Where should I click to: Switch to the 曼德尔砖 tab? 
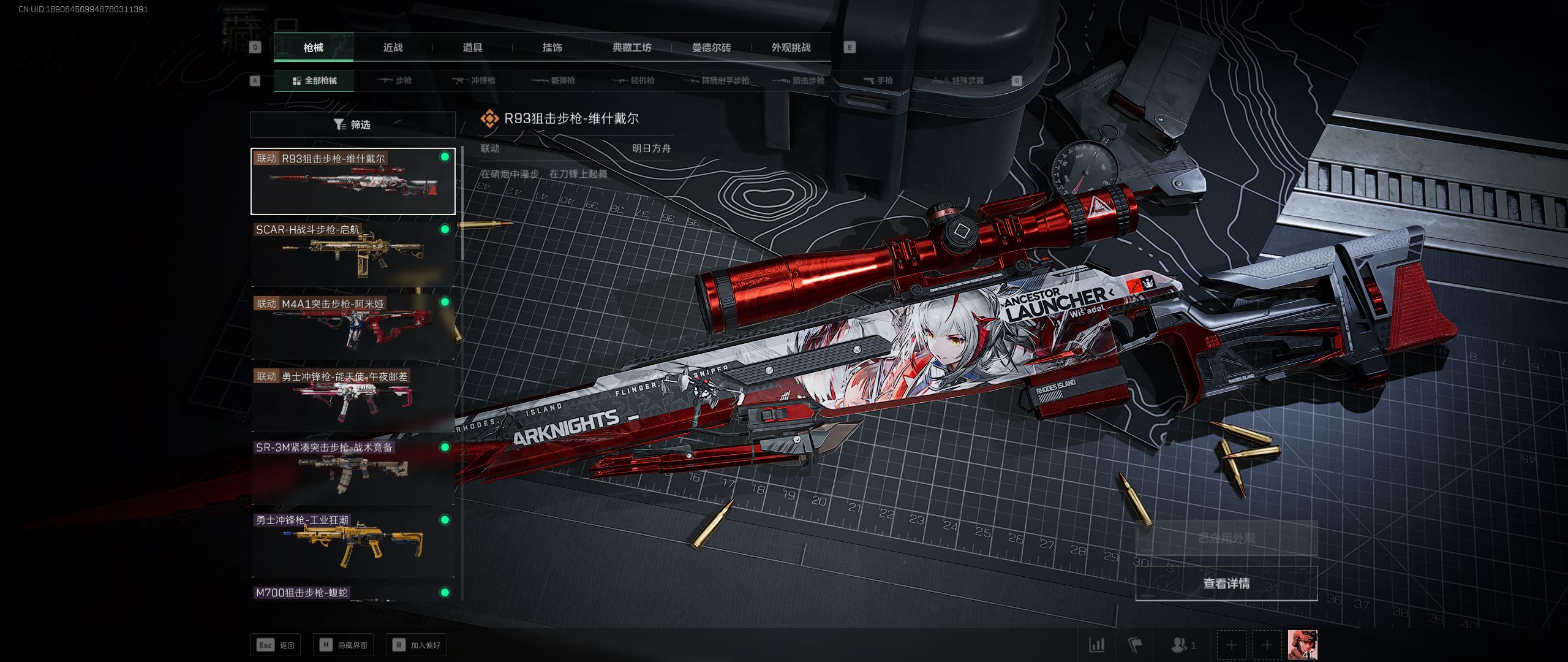(x=711, y=48)
